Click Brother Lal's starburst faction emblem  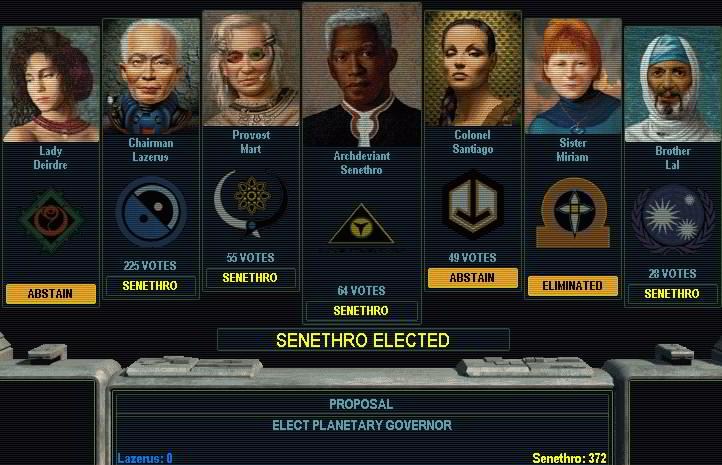pos(672,219)
